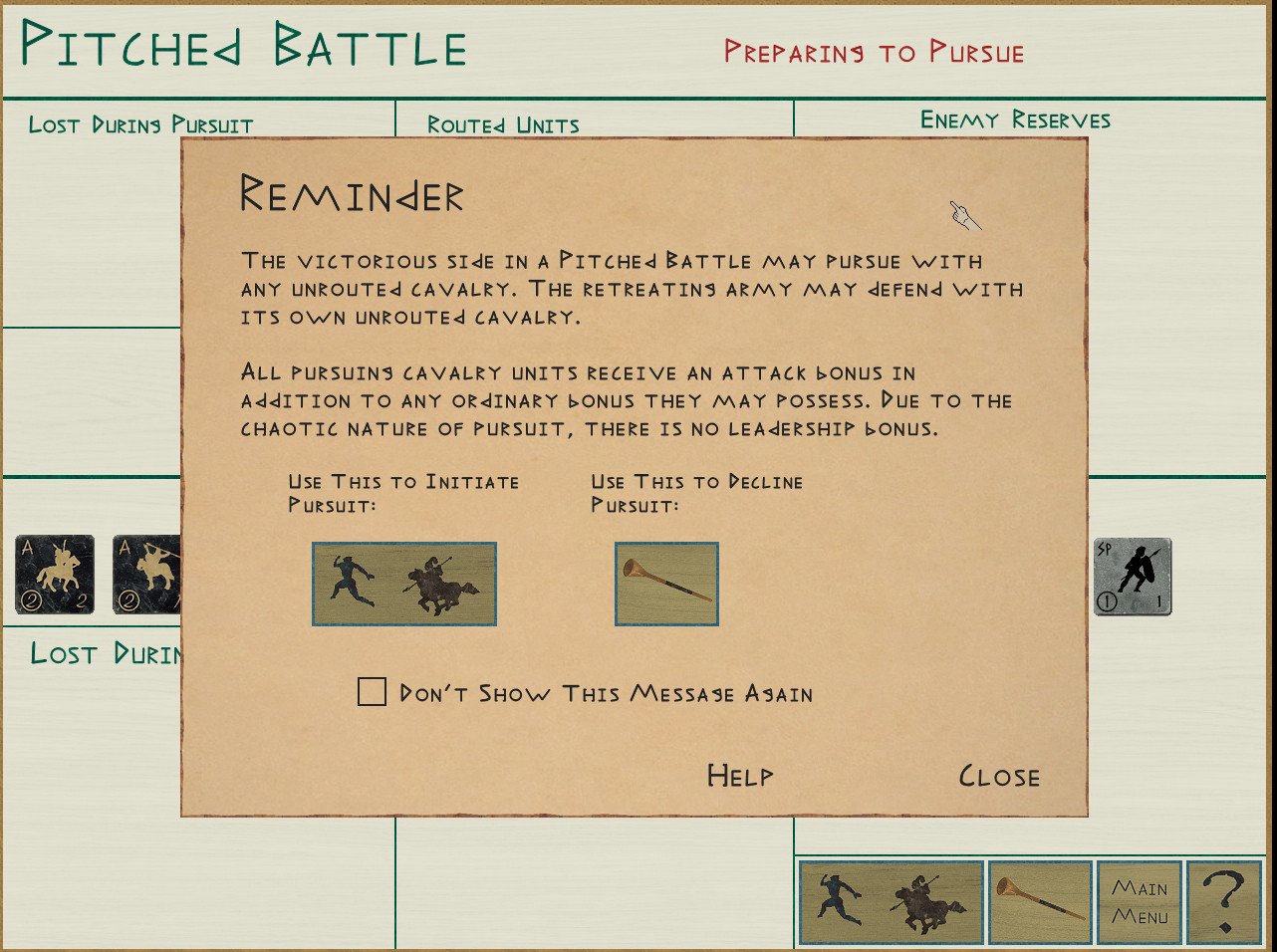Select the leftmost cavalry unit counter

pos(55,575)
